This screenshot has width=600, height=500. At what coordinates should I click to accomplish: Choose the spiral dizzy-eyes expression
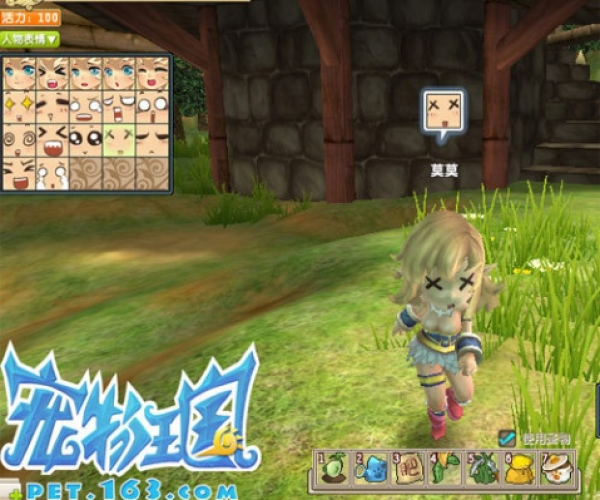tap(19, 138)
